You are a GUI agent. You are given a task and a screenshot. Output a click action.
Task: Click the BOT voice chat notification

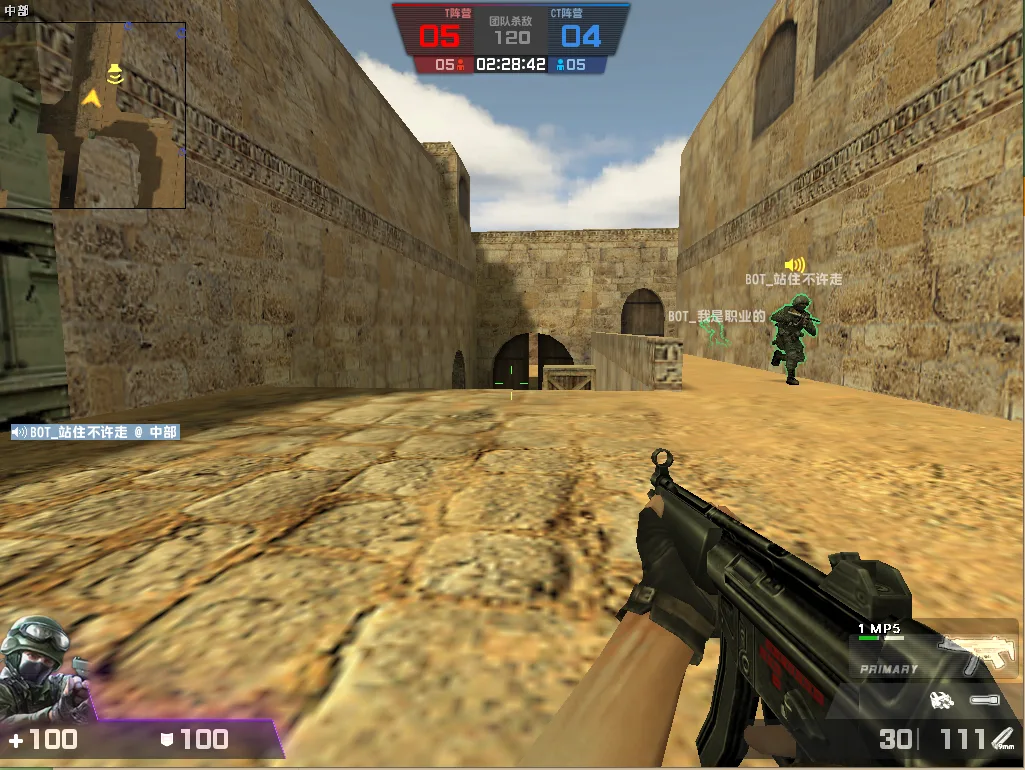pyautogui.click(x=95, y=432)
